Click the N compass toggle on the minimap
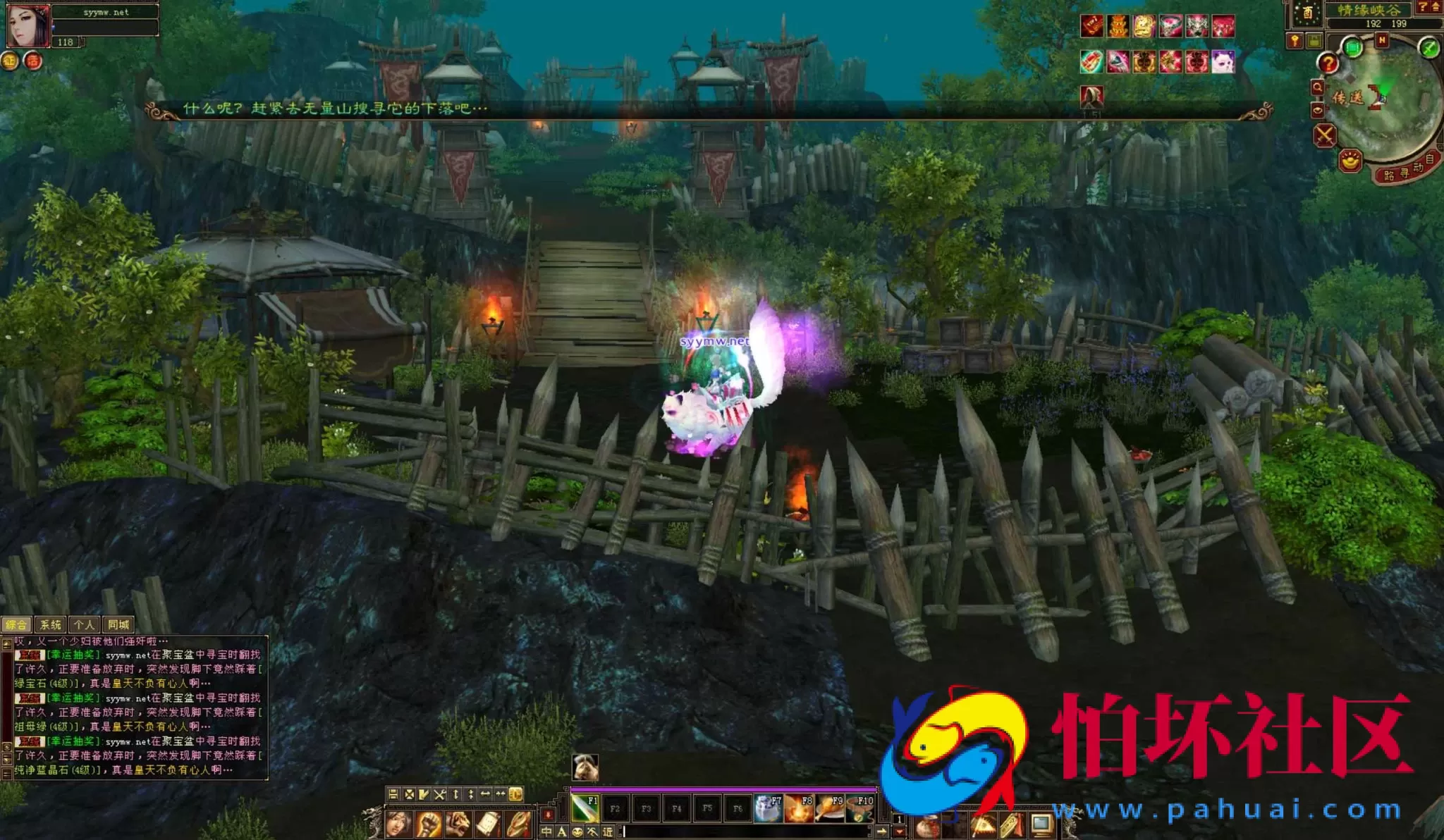 [x=1383, y=39]
